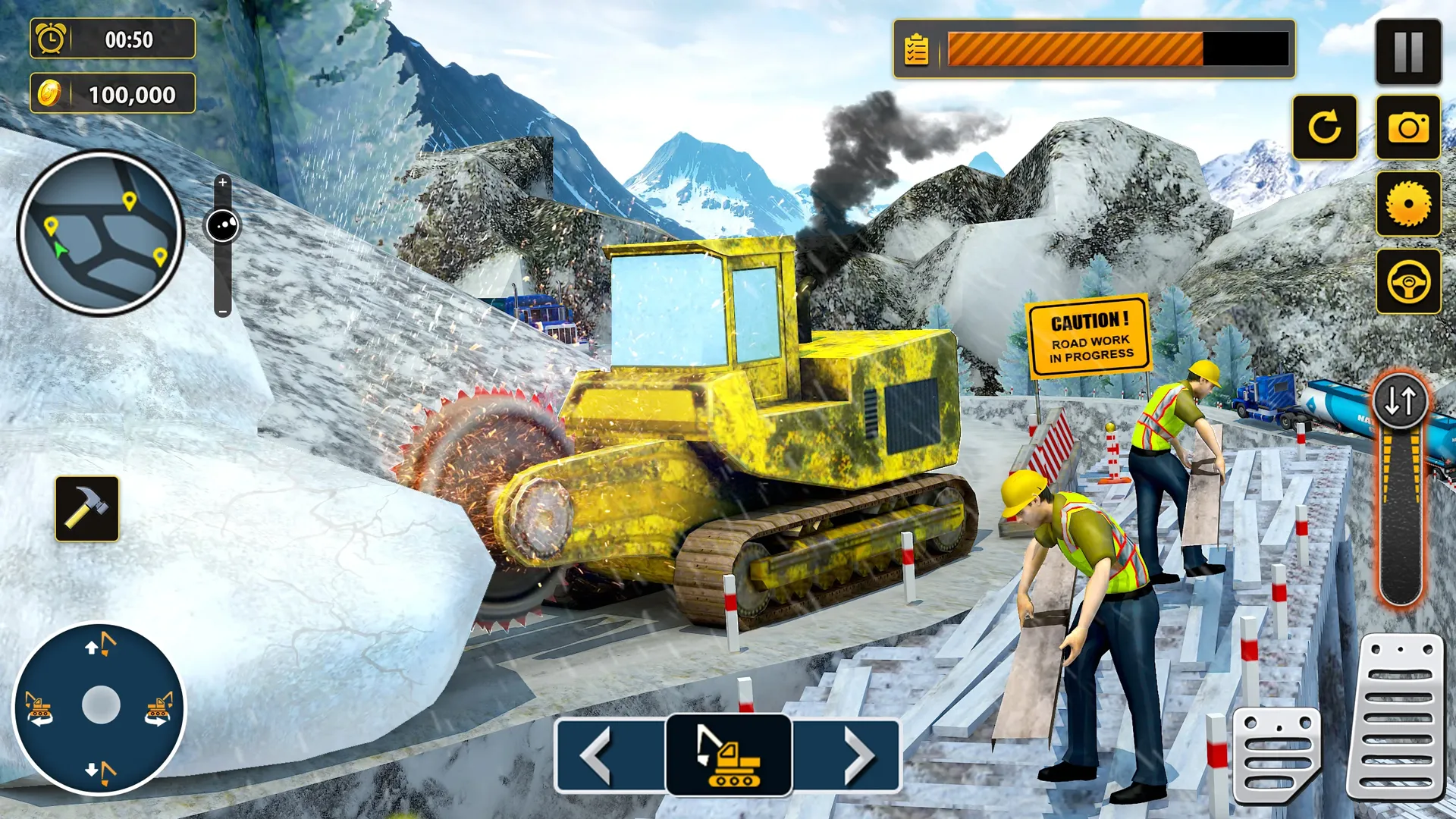1456x819 pixels.
Task: Tap the hammer repair icon
Action: point(87,510)
